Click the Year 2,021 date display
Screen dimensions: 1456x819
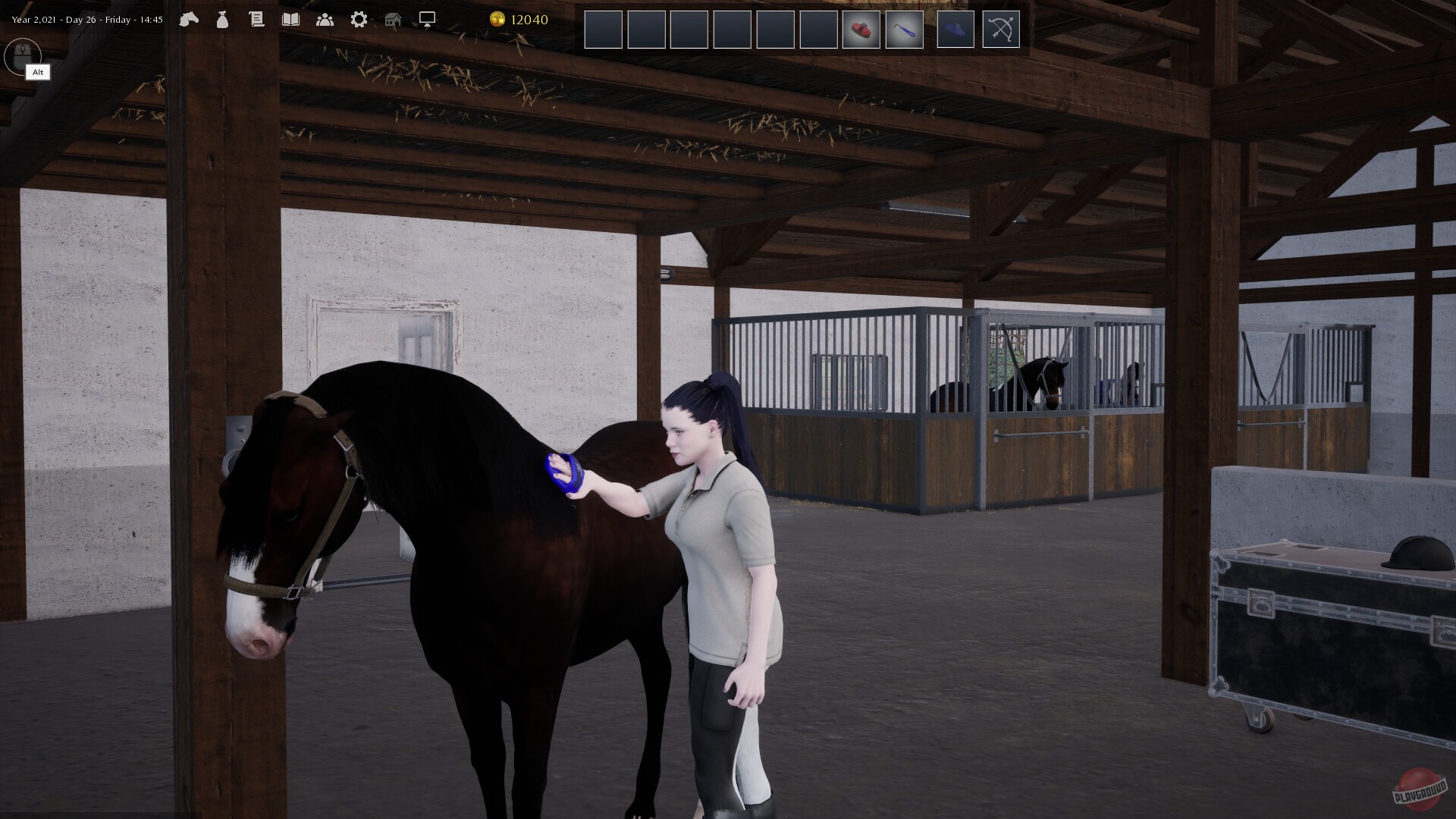[83, 19]
